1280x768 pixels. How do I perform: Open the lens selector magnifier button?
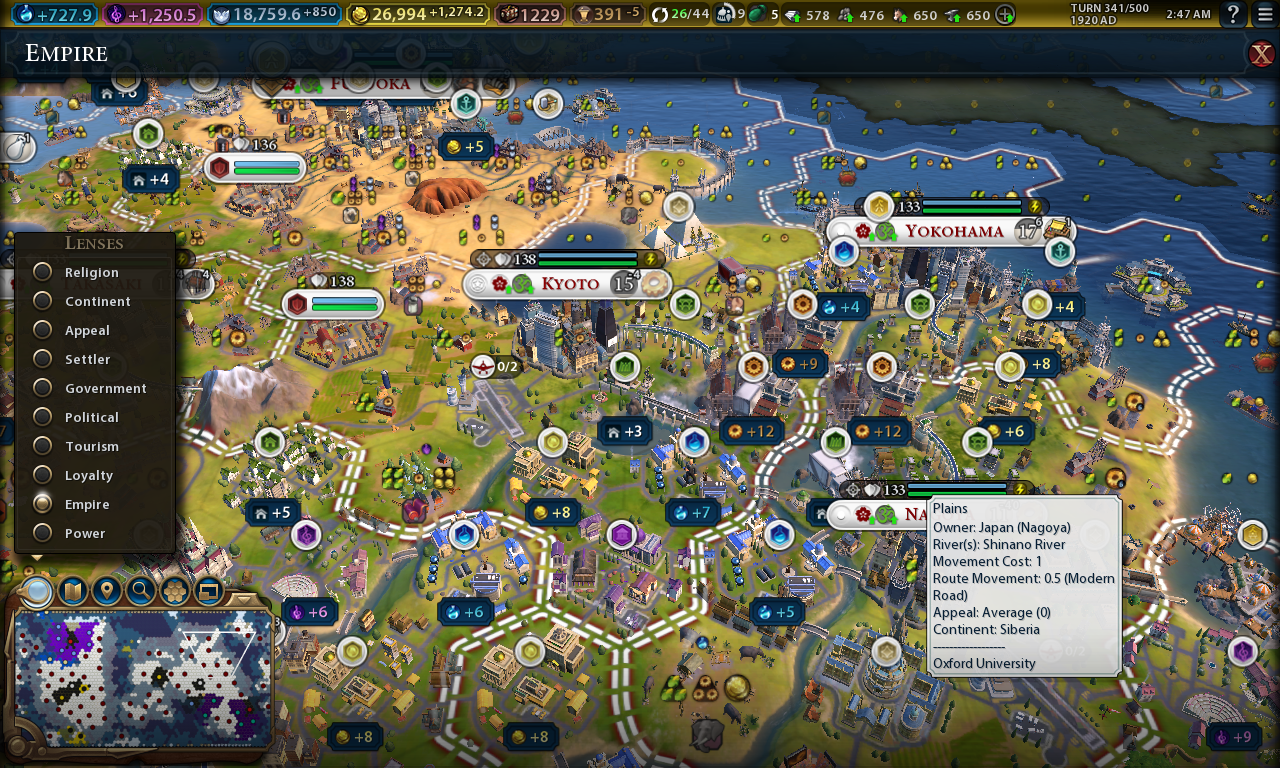[x=37, y=592]
